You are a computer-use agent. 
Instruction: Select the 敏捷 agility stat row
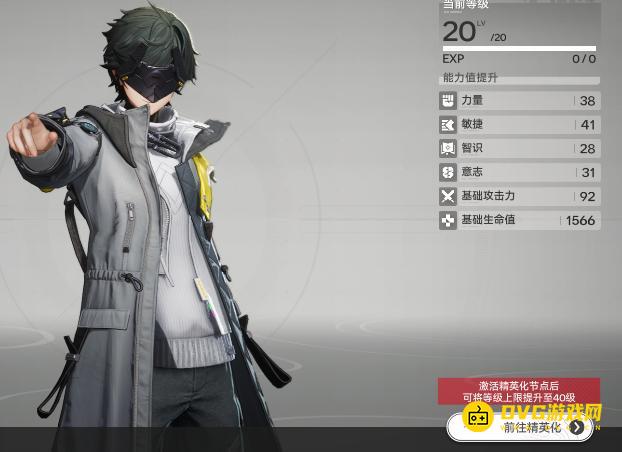pyautogui.click(x=519, y=125)
